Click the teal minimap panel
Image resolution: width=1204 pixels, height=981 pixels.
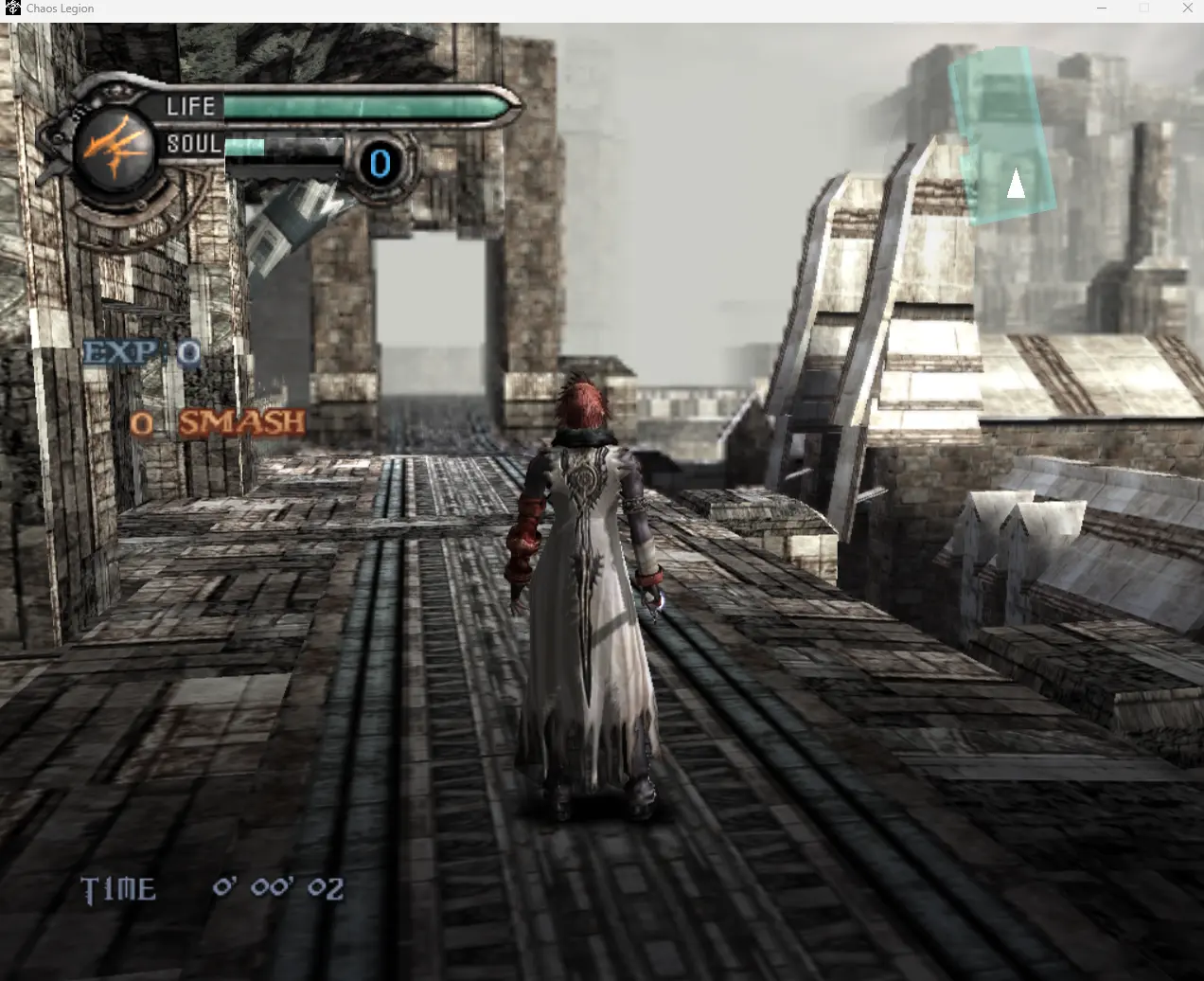[x=1002, y=135]
